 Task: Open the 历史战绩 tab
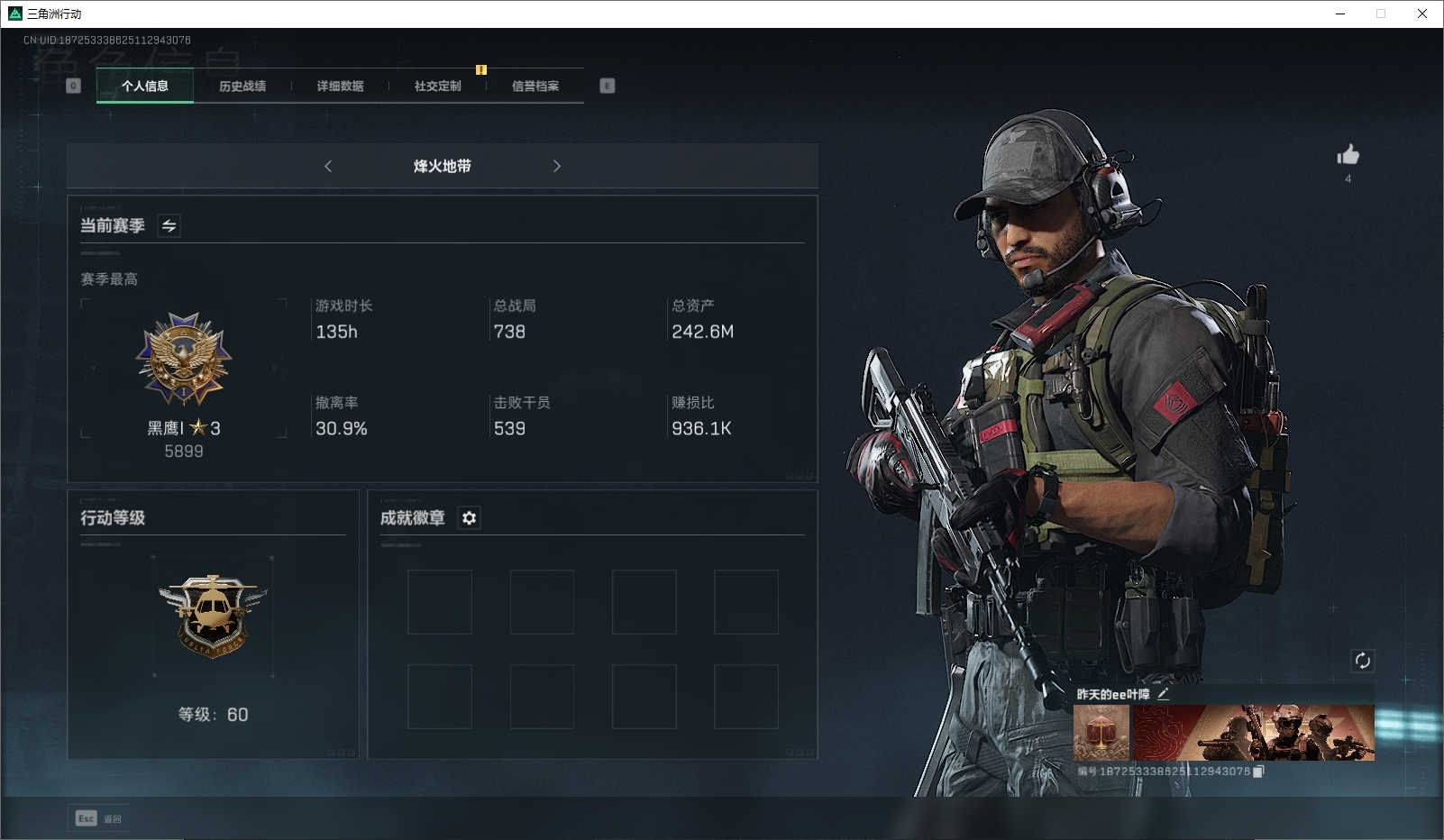pos(242,87)
